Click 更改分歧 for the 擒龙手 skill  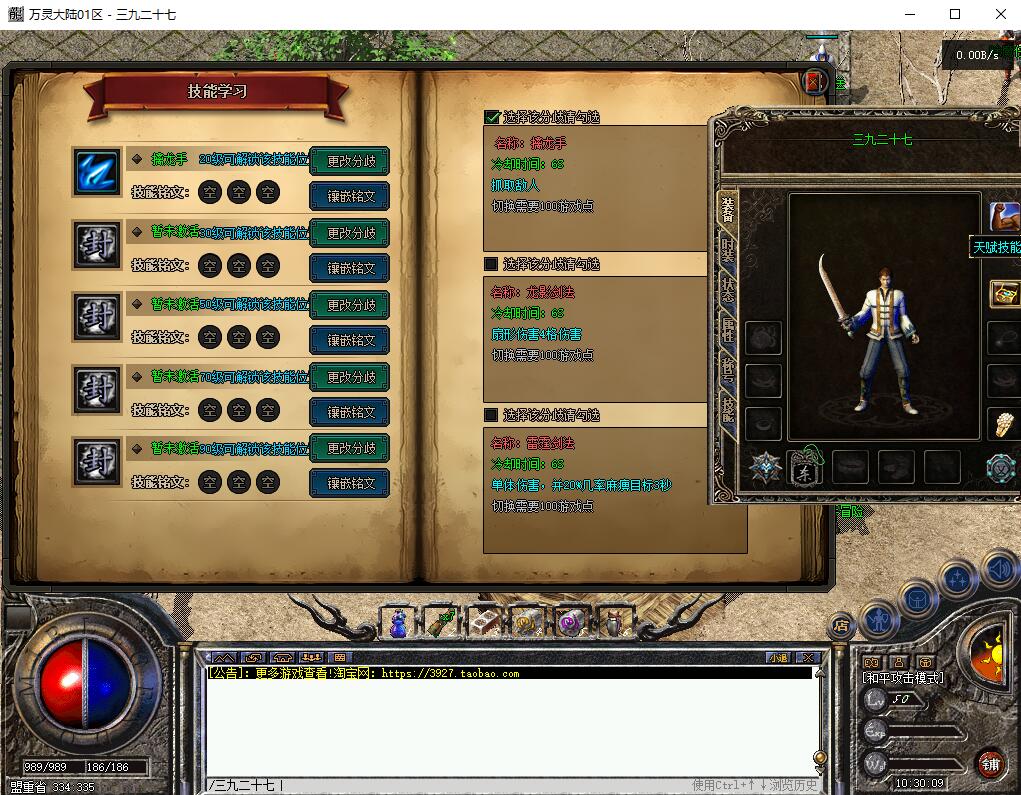pyautogui.click(x=349, y=161)
